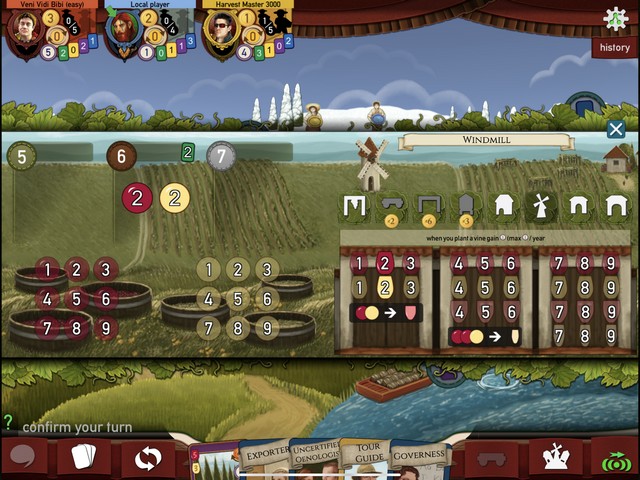The image size is (640, 480).
Task: Open the history log
Action: (613, 47)
